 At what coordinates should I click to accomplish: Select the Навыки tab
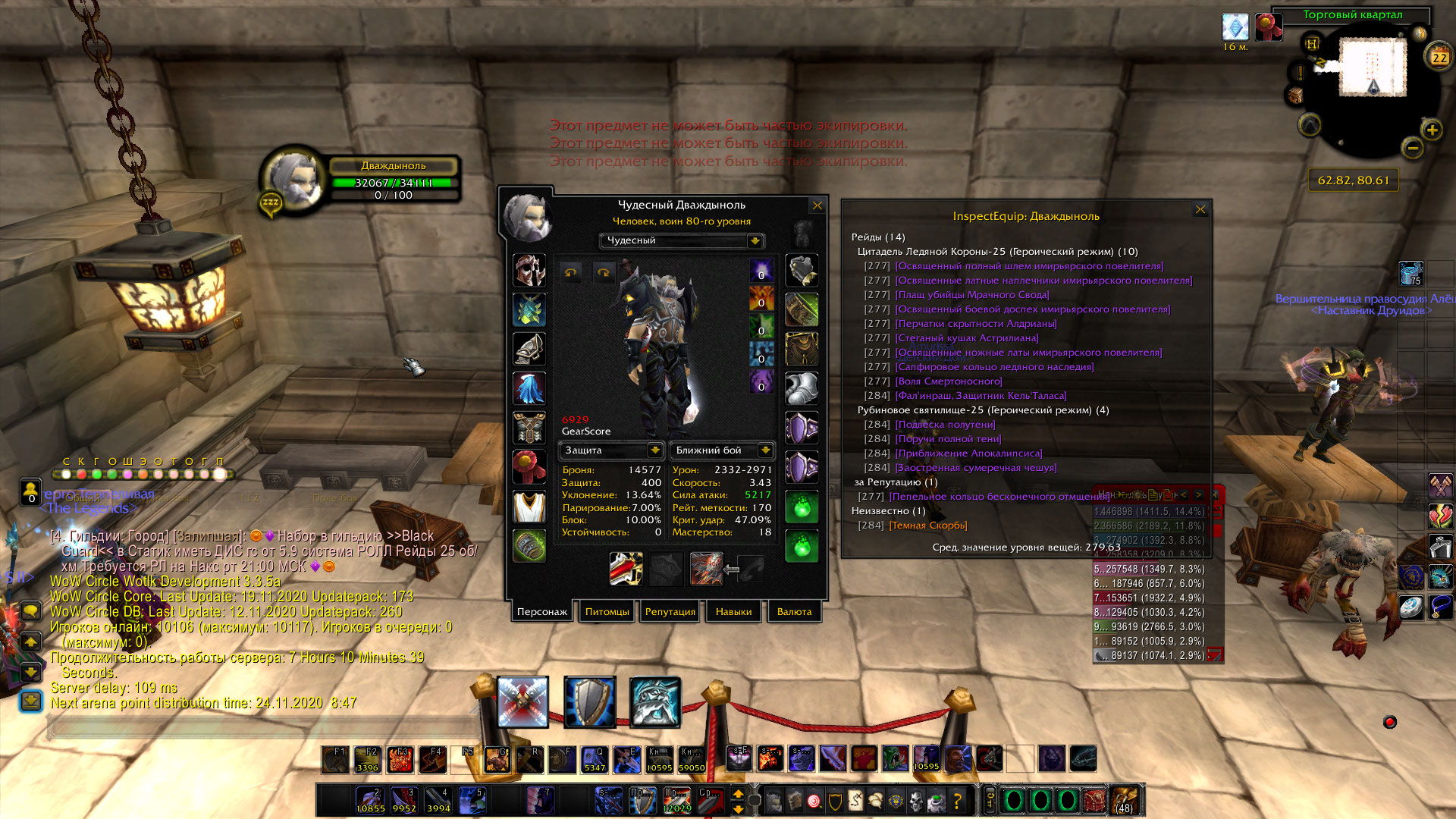point(733,611)
